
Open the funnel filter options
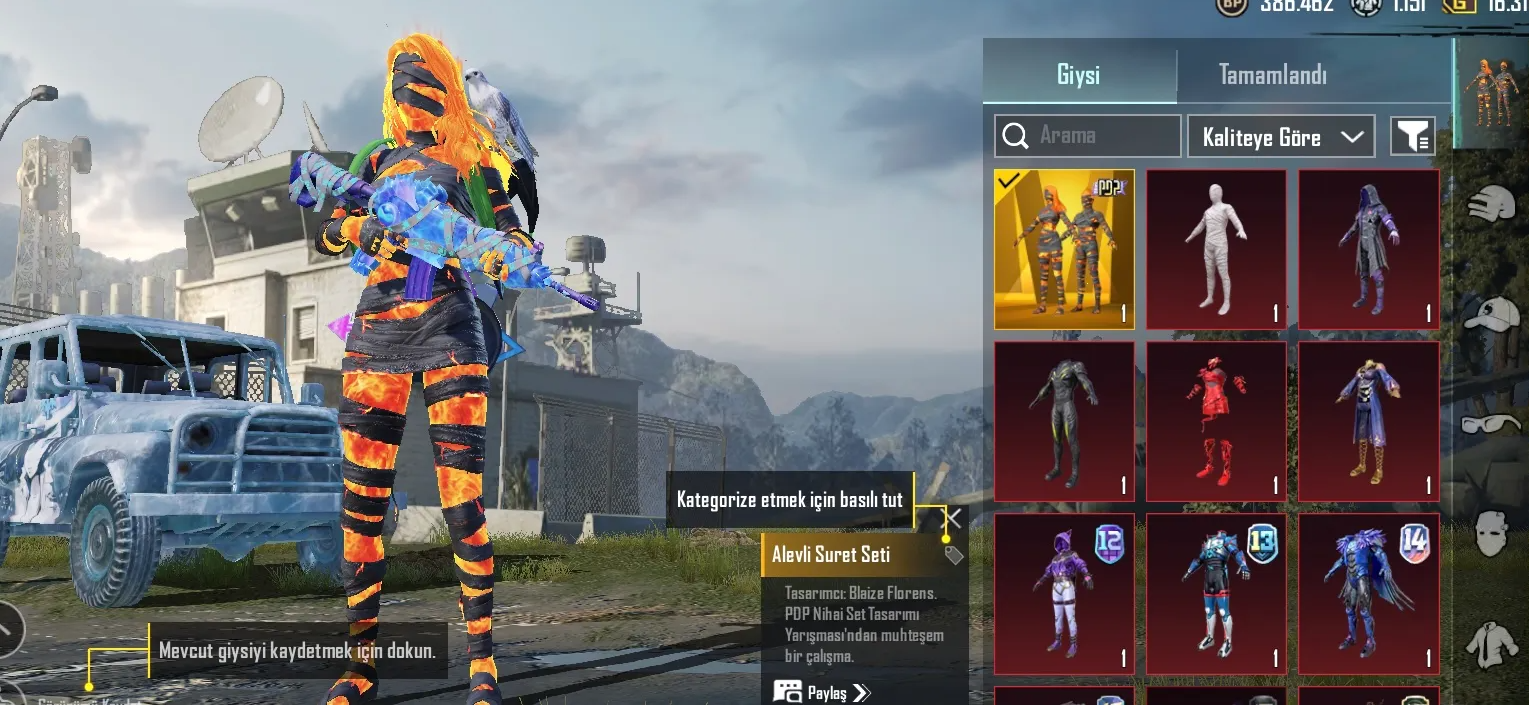click(x=1413, y=136)
